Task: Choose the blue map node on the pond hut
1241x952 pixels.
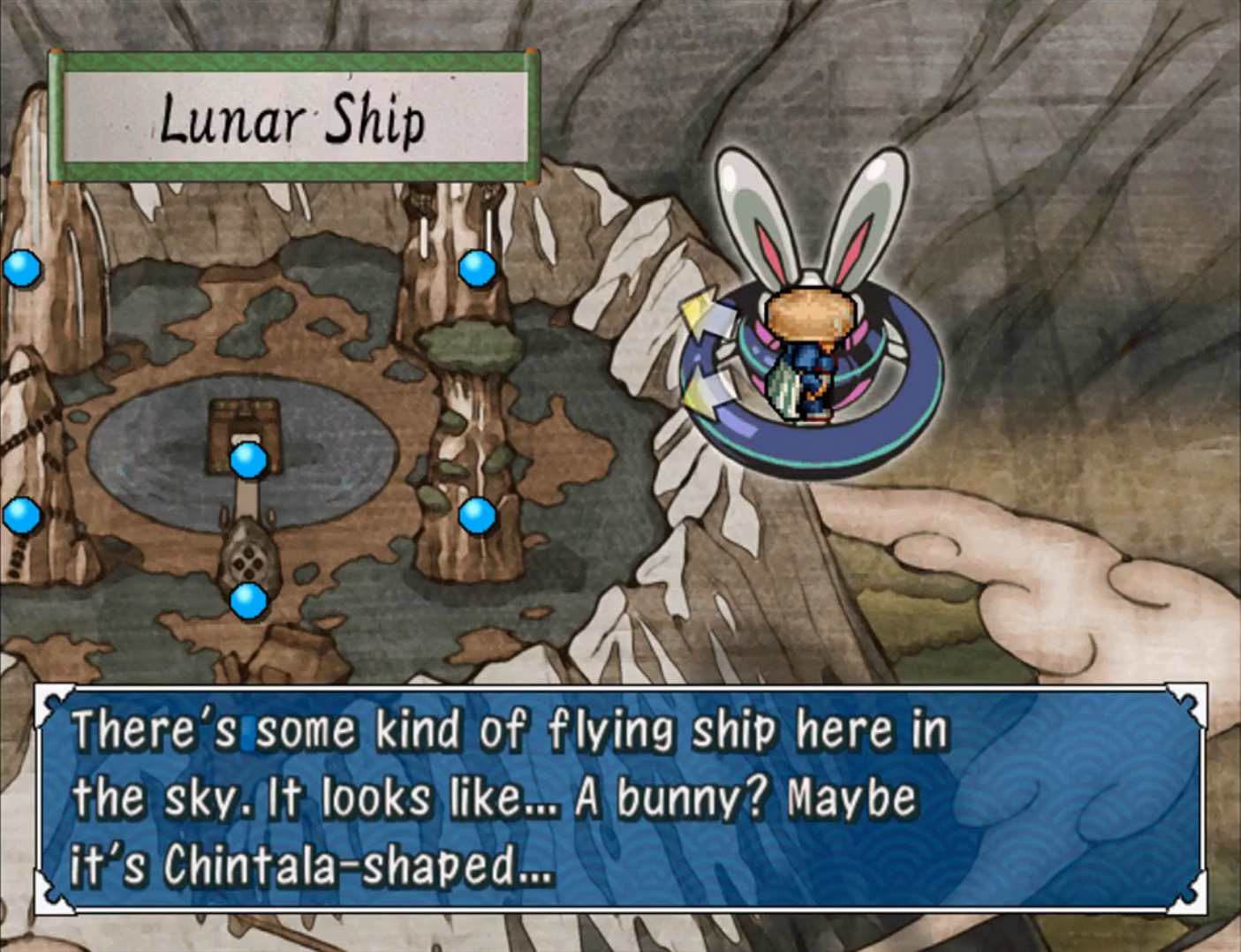Action: coord(248,459)
